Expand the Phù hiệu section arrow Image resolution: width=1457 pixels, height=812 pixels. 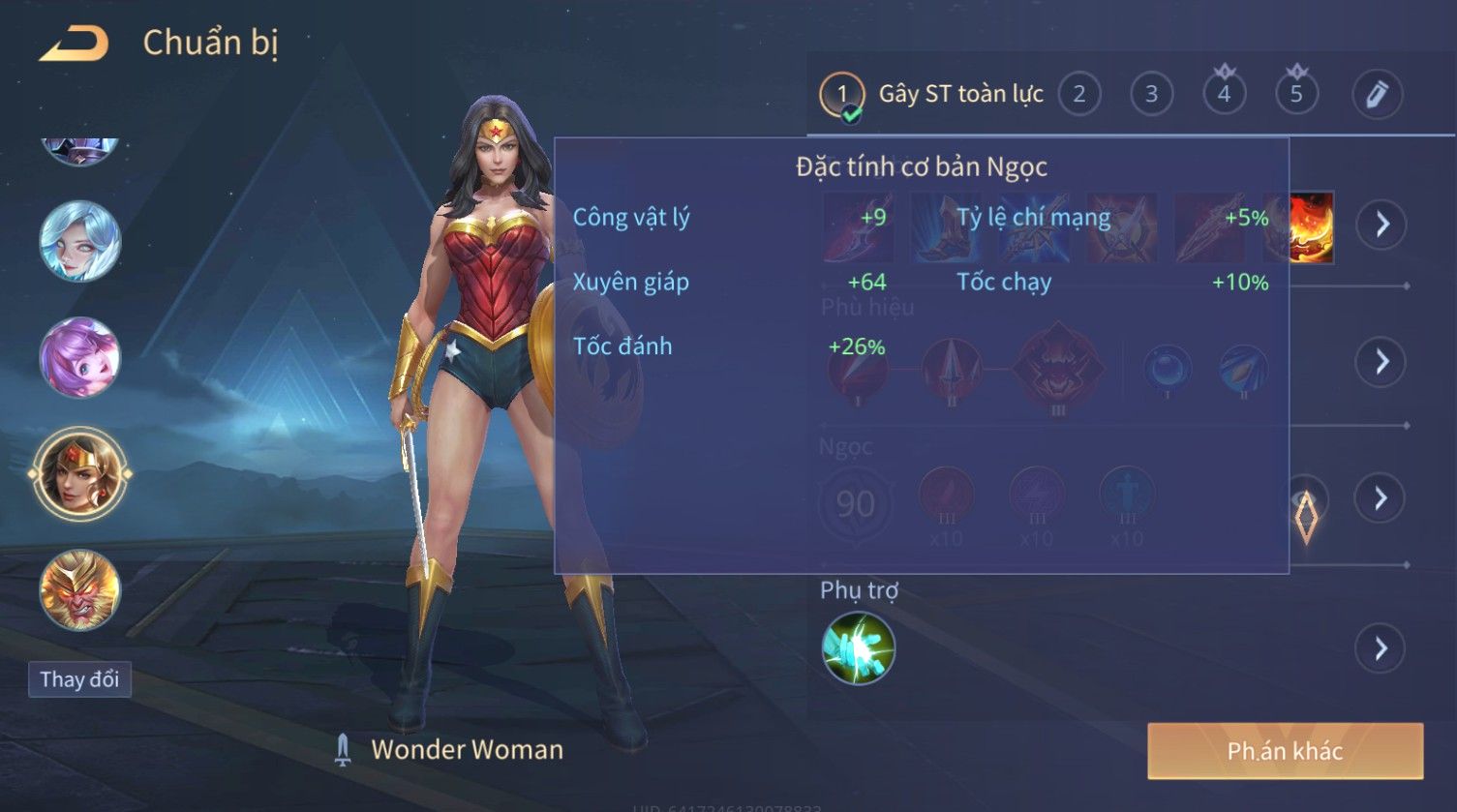point(1381,361)
